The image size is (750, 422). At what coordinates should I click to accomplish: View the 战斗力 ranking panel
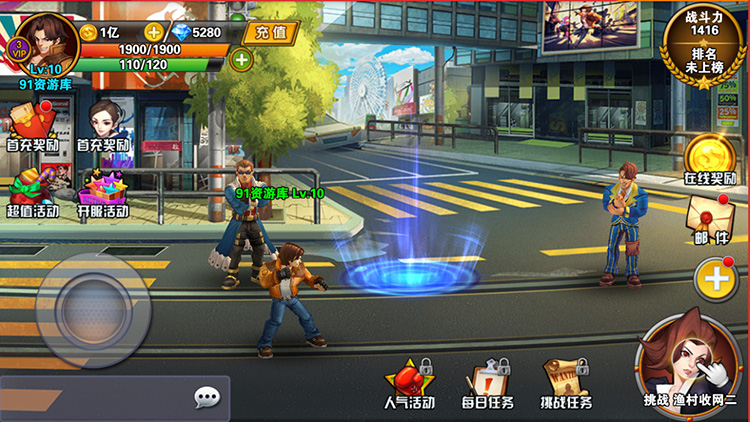[x=704, y=43]
